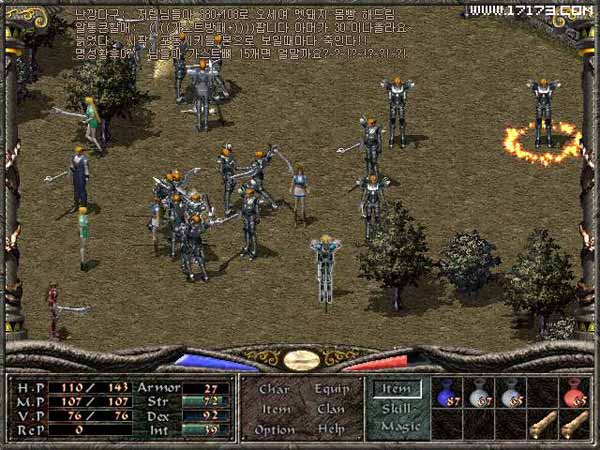This screenshot has height=450, width=600.
Task: Open the Option menu
Action: pyautogui.click(x=276, y=428)
